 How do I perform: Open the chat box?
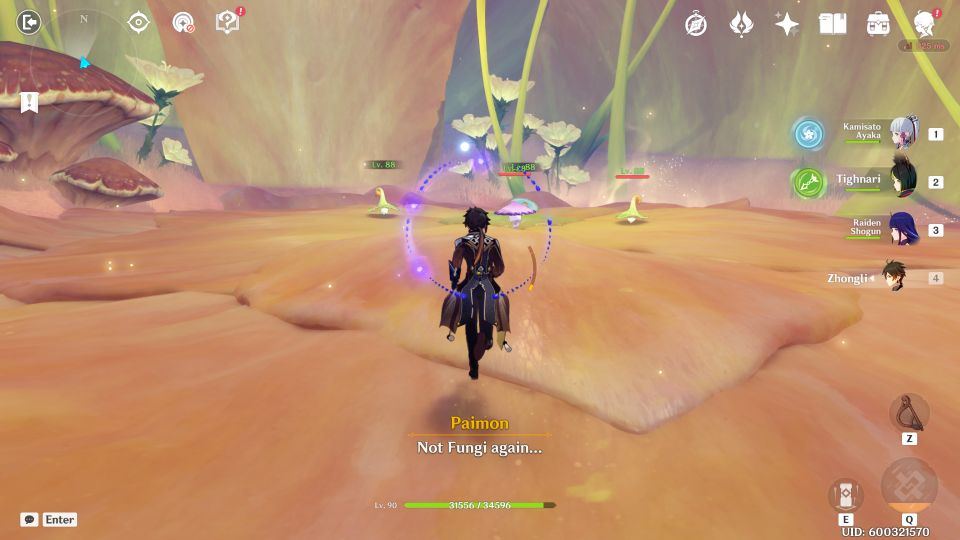[x=48, y=520]
